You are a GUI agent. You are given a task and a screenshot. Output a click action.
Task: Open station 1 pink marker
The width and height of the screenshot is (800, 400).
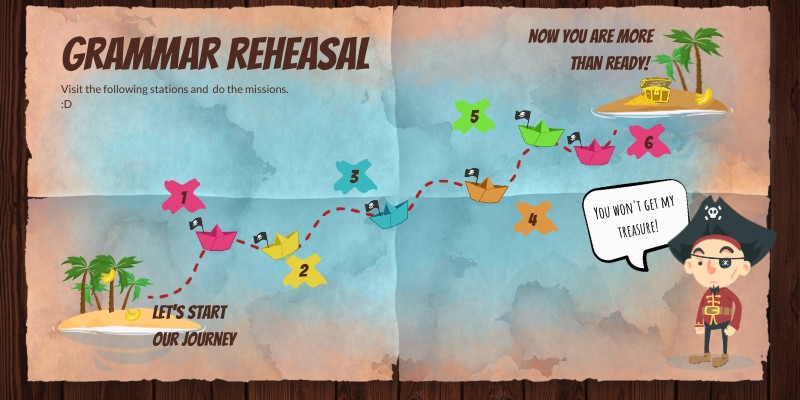click(x=184, y=196)
